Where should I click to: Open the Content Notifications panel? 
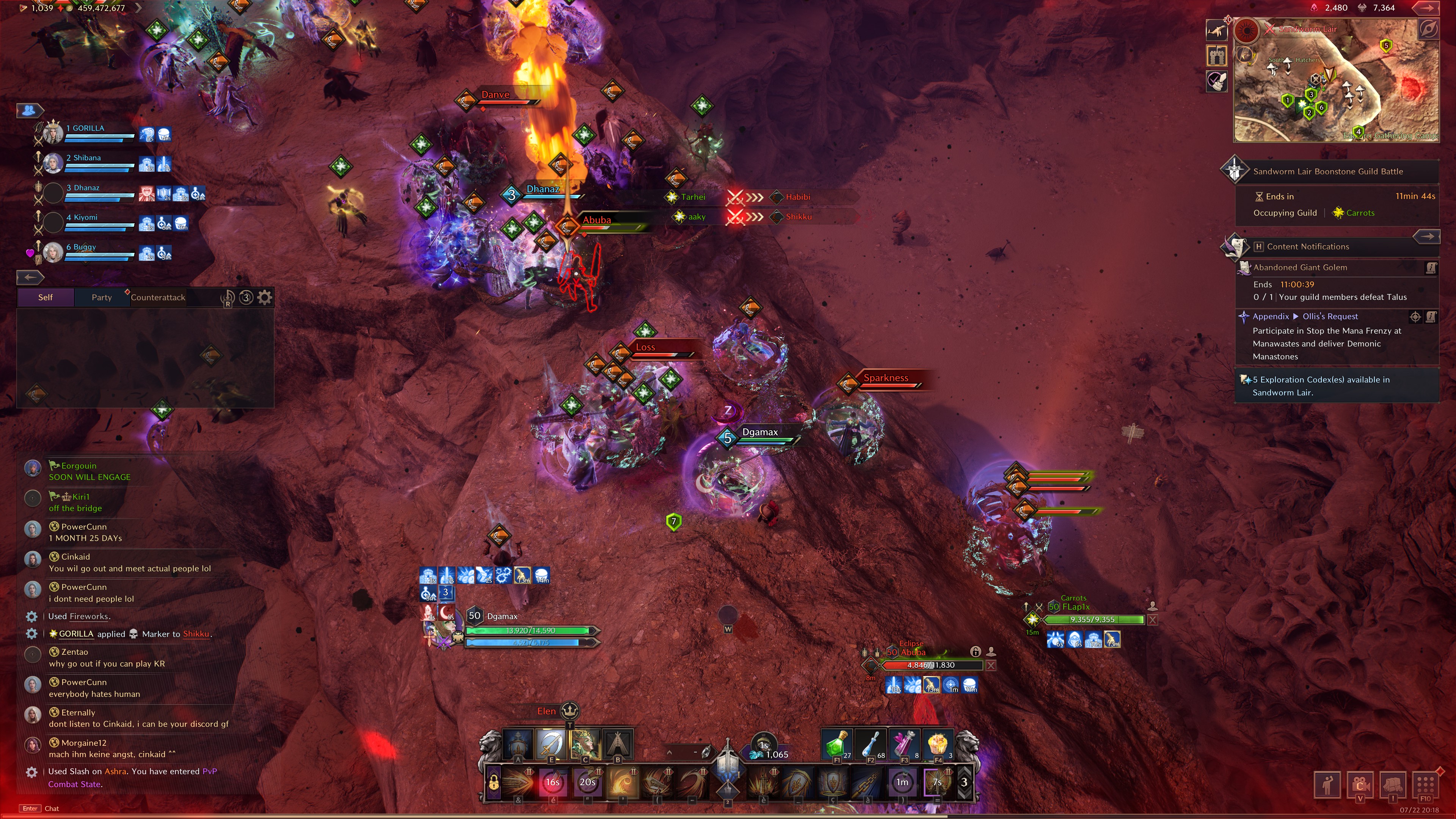point(1307,246)
